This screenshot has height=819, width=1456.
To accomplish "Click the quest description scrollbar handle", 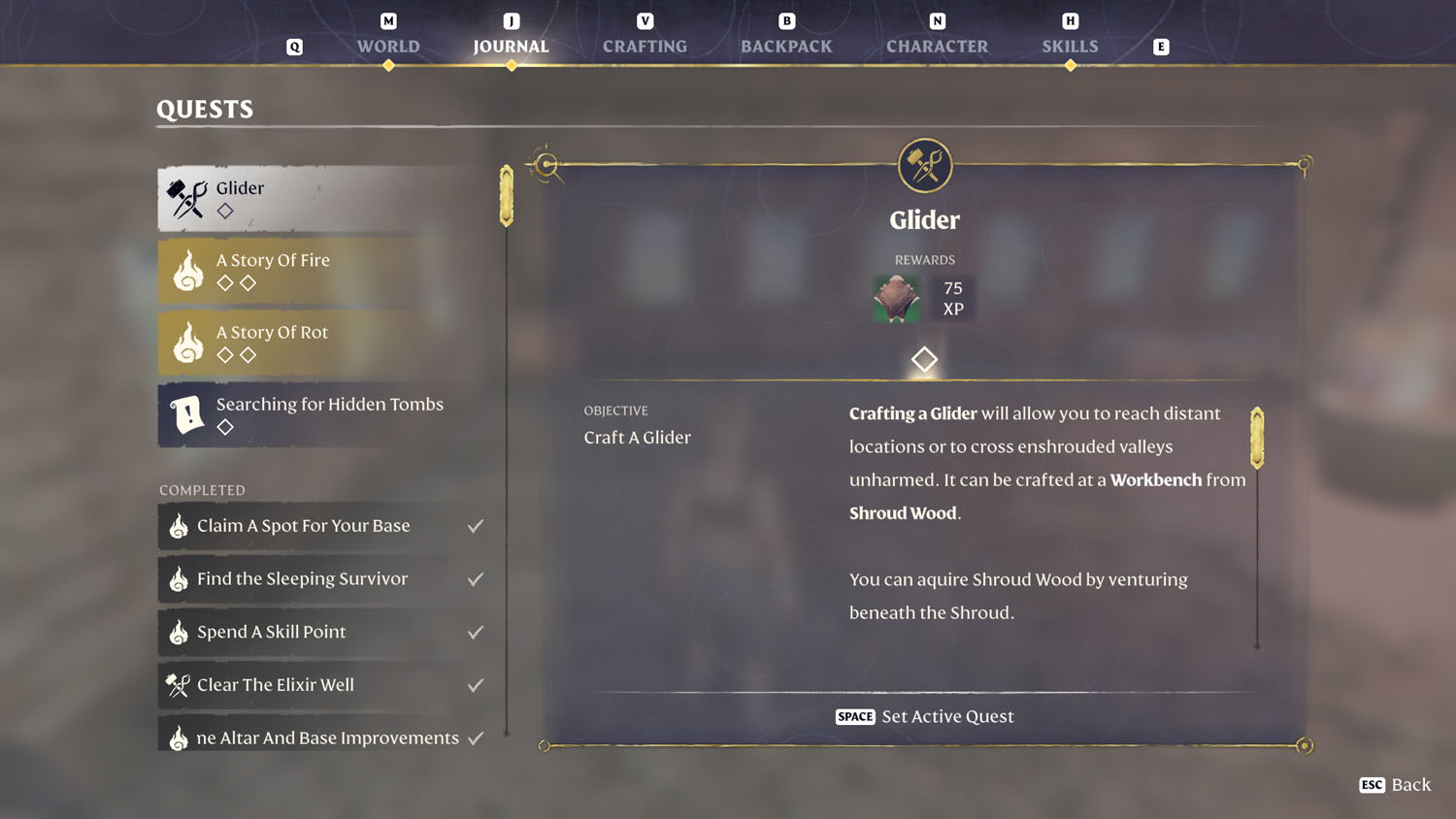I will coord(1257,438).
